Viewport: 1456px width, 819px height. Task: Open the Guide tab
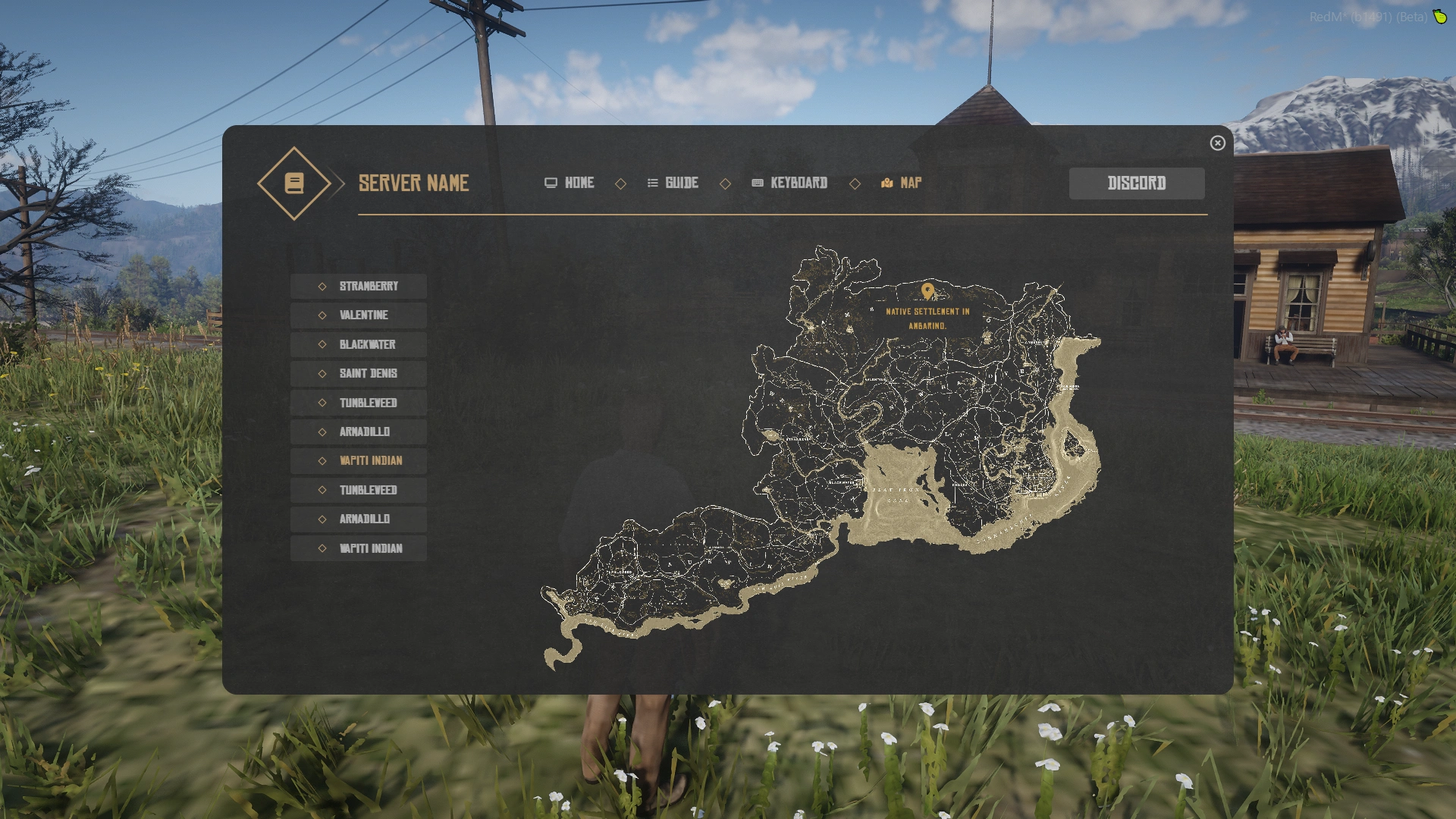[673, 183]
